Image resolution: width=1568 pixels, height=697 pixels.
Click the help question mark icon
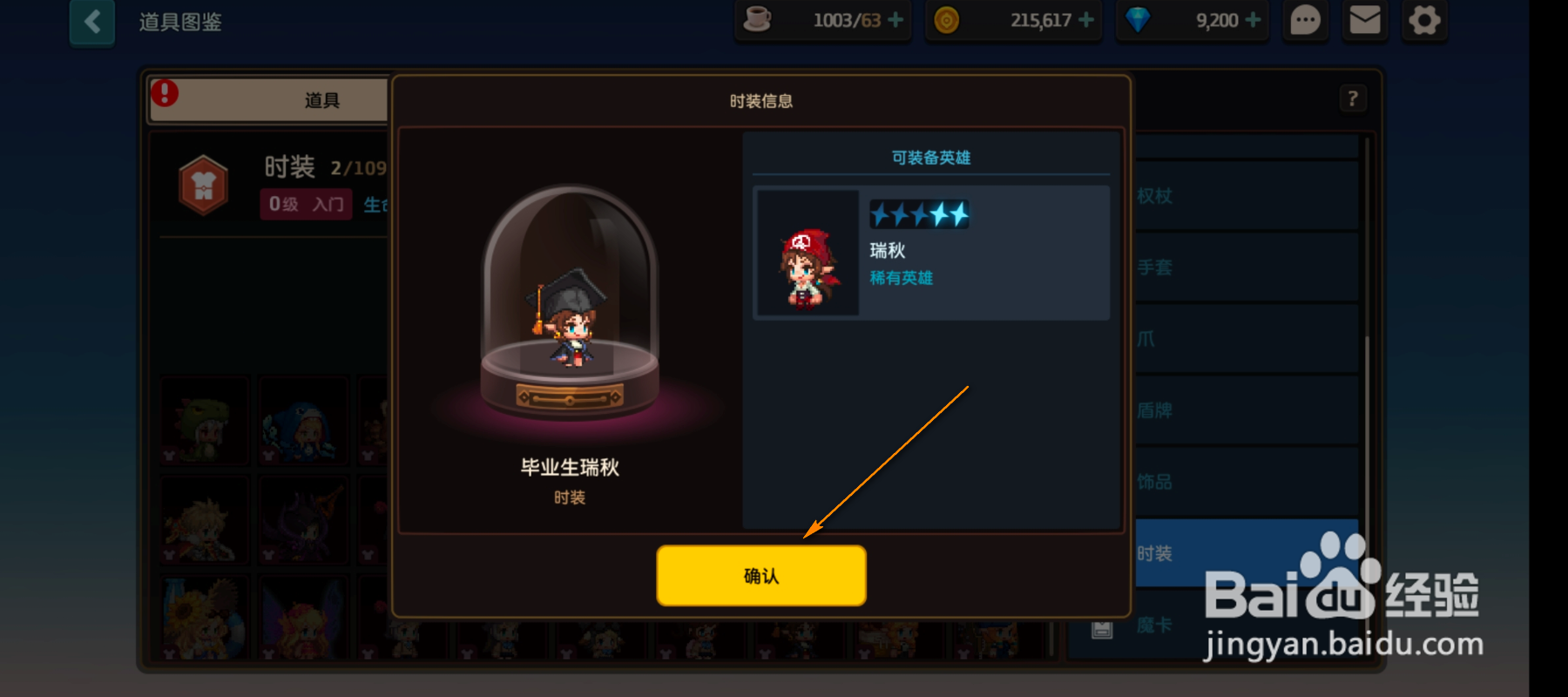[1351, 98]
